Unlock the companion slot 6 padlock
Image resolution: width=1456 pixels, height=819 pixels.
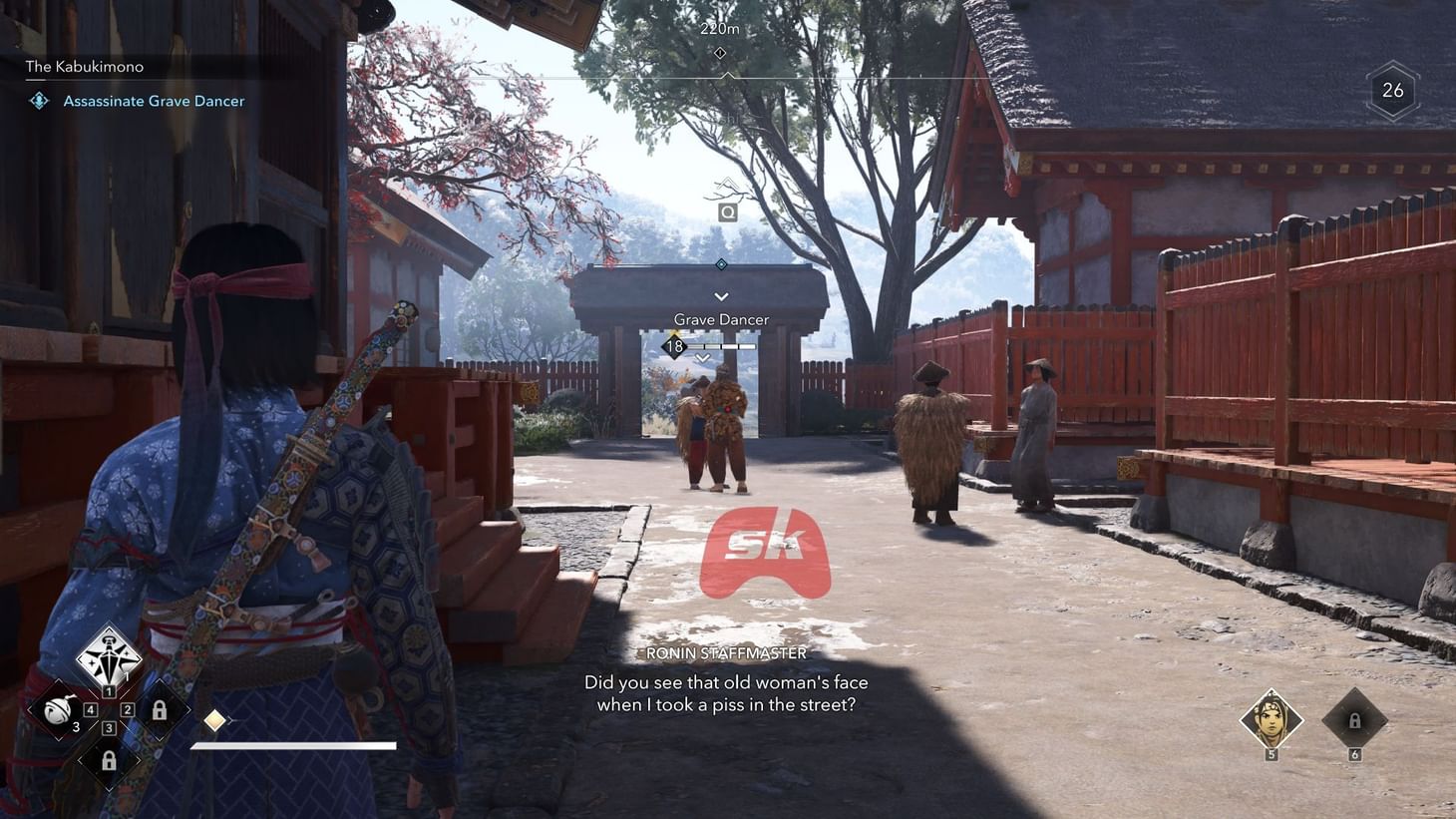click(1352, 719)
